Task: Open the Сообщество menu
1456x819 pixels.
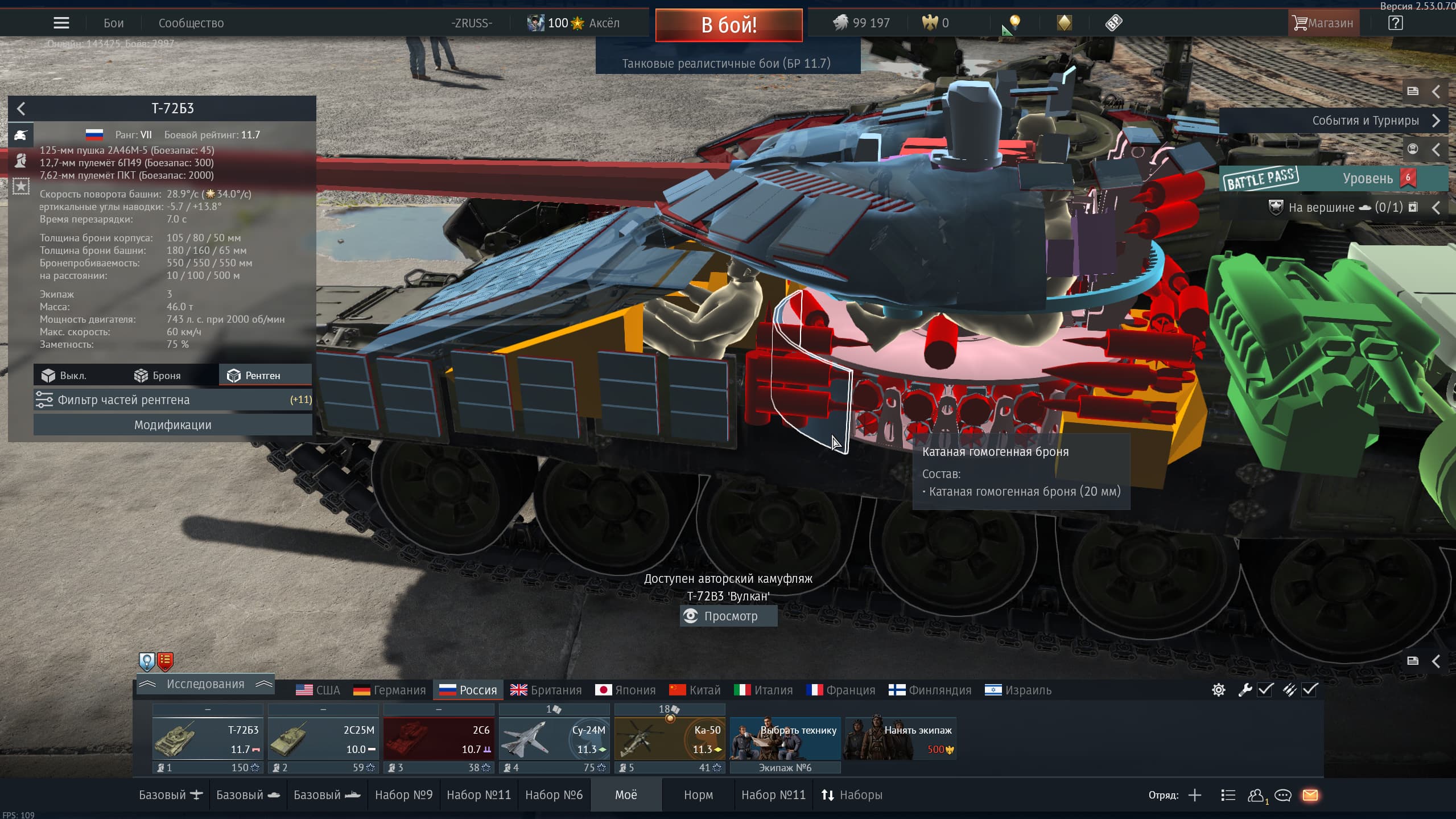Action: tap(191, 23)
